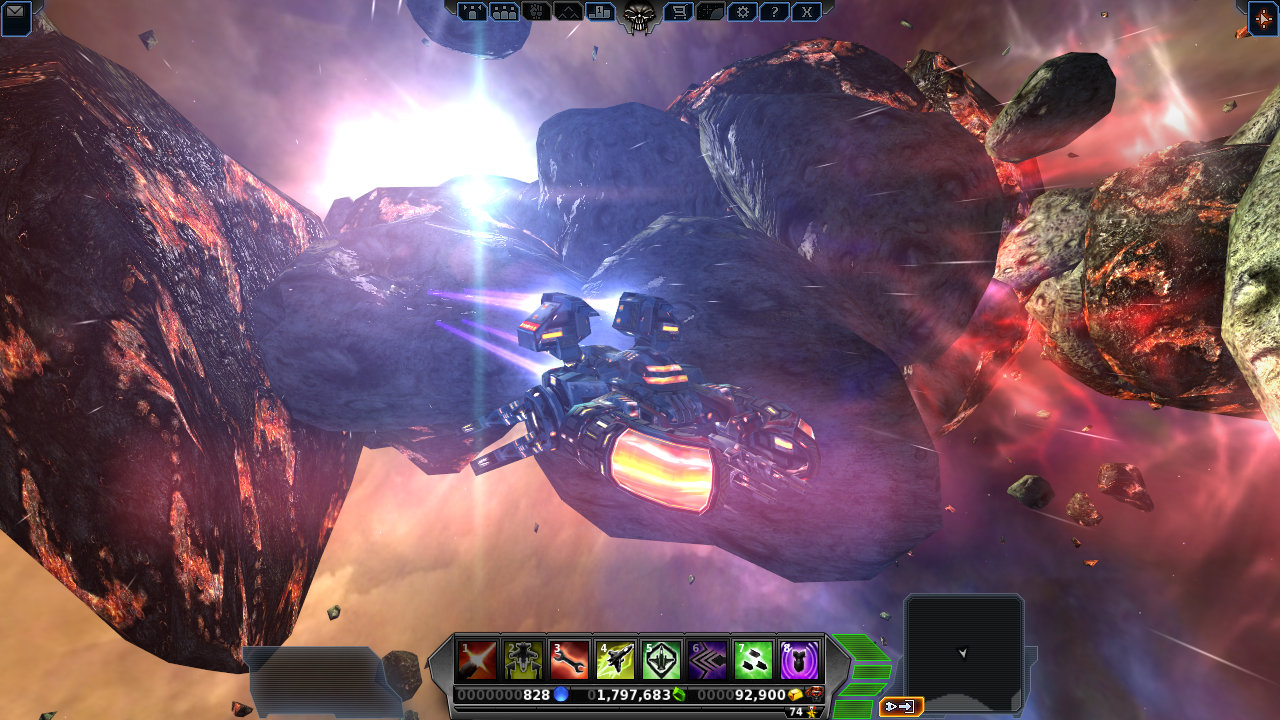Open the gear settings menu
The width and height of the screenshot is (1280, 720).
point(741,12)
